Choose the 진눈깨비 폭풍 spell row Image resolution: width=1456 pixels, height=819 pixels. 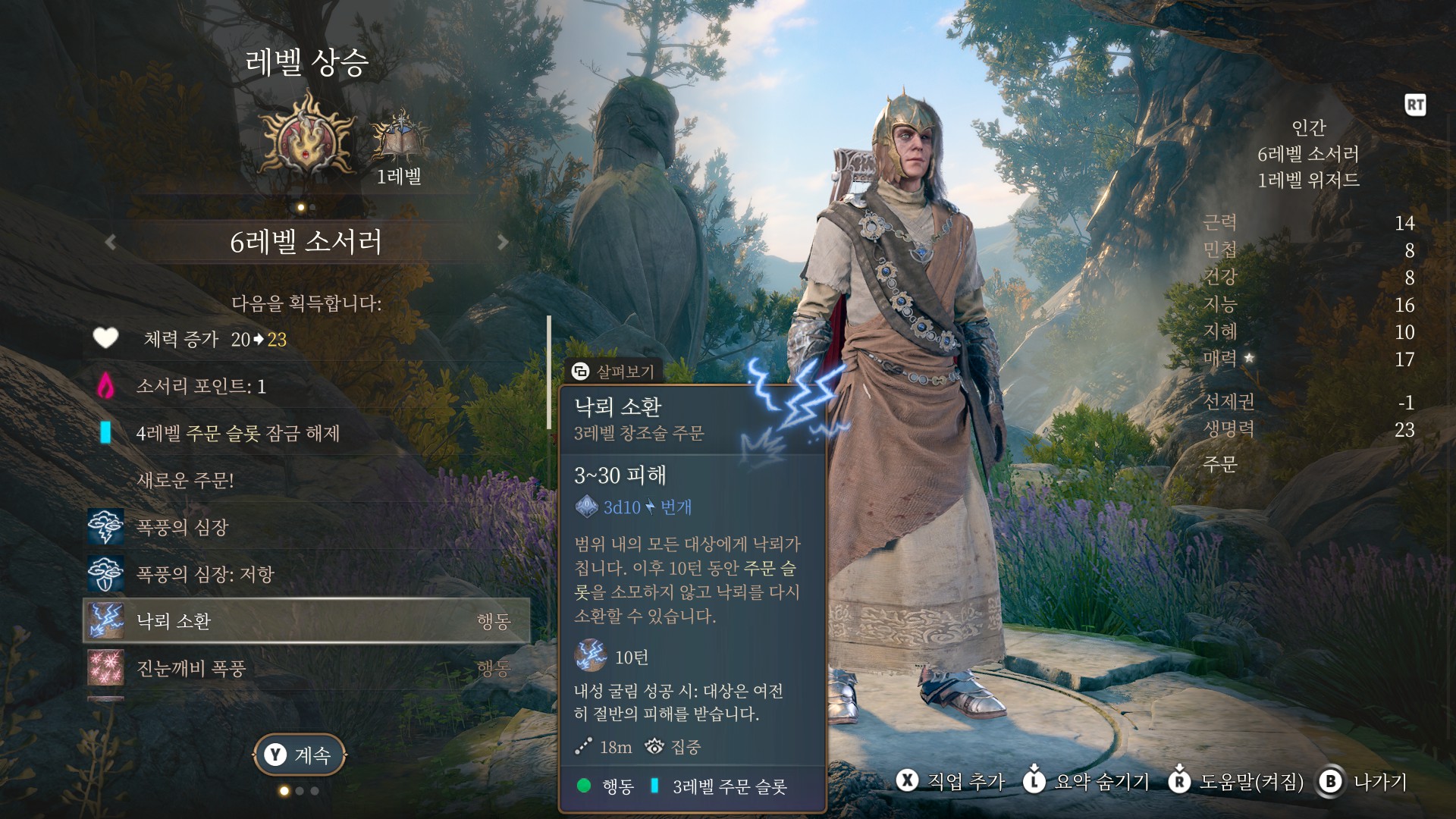click(x=305, y=668)
